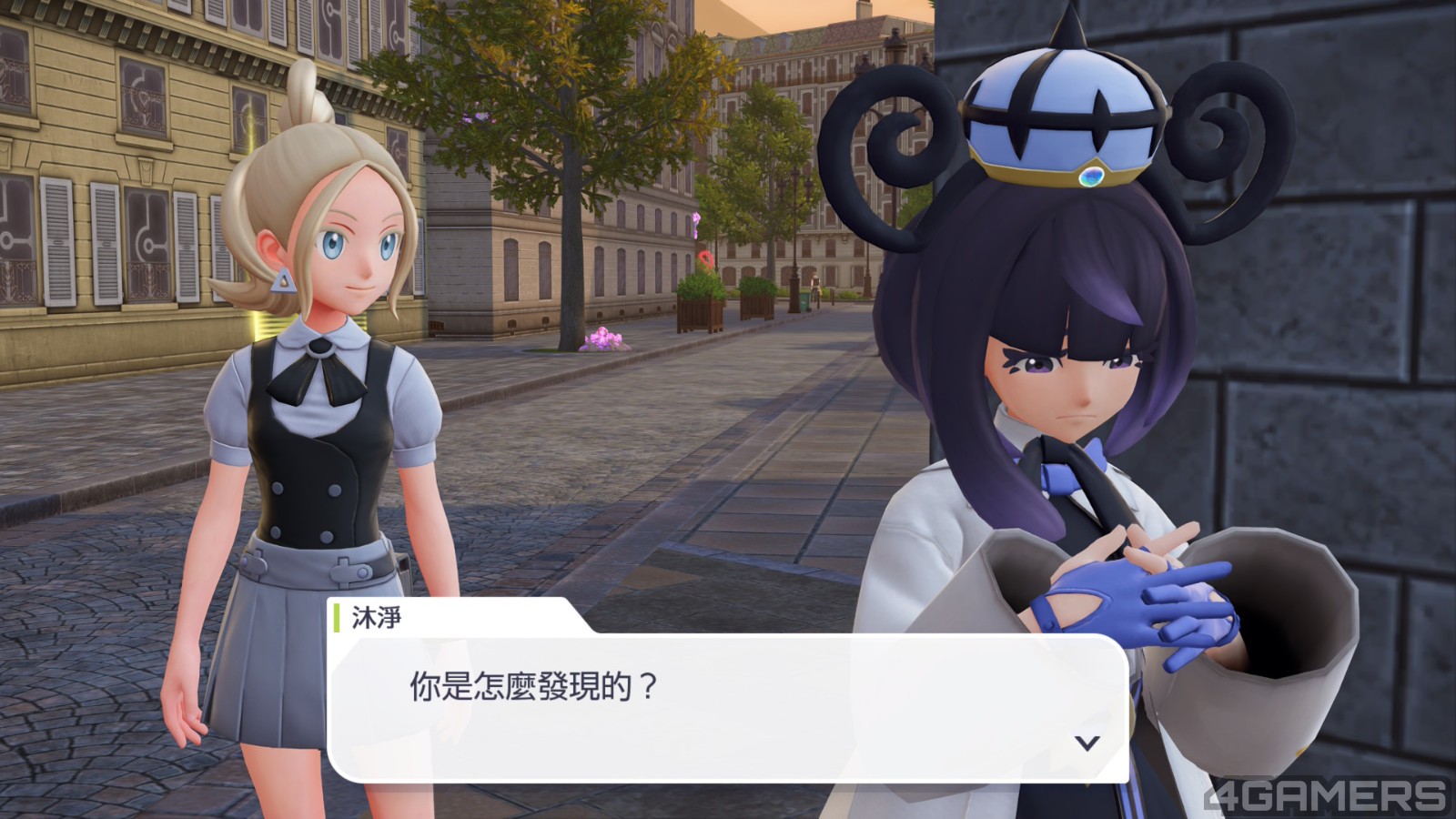Viewport: 1456px width, 819px height.
Task: Click the dialogue box reading 你是怎麼發現的？
Action: [x=728, y=707]
